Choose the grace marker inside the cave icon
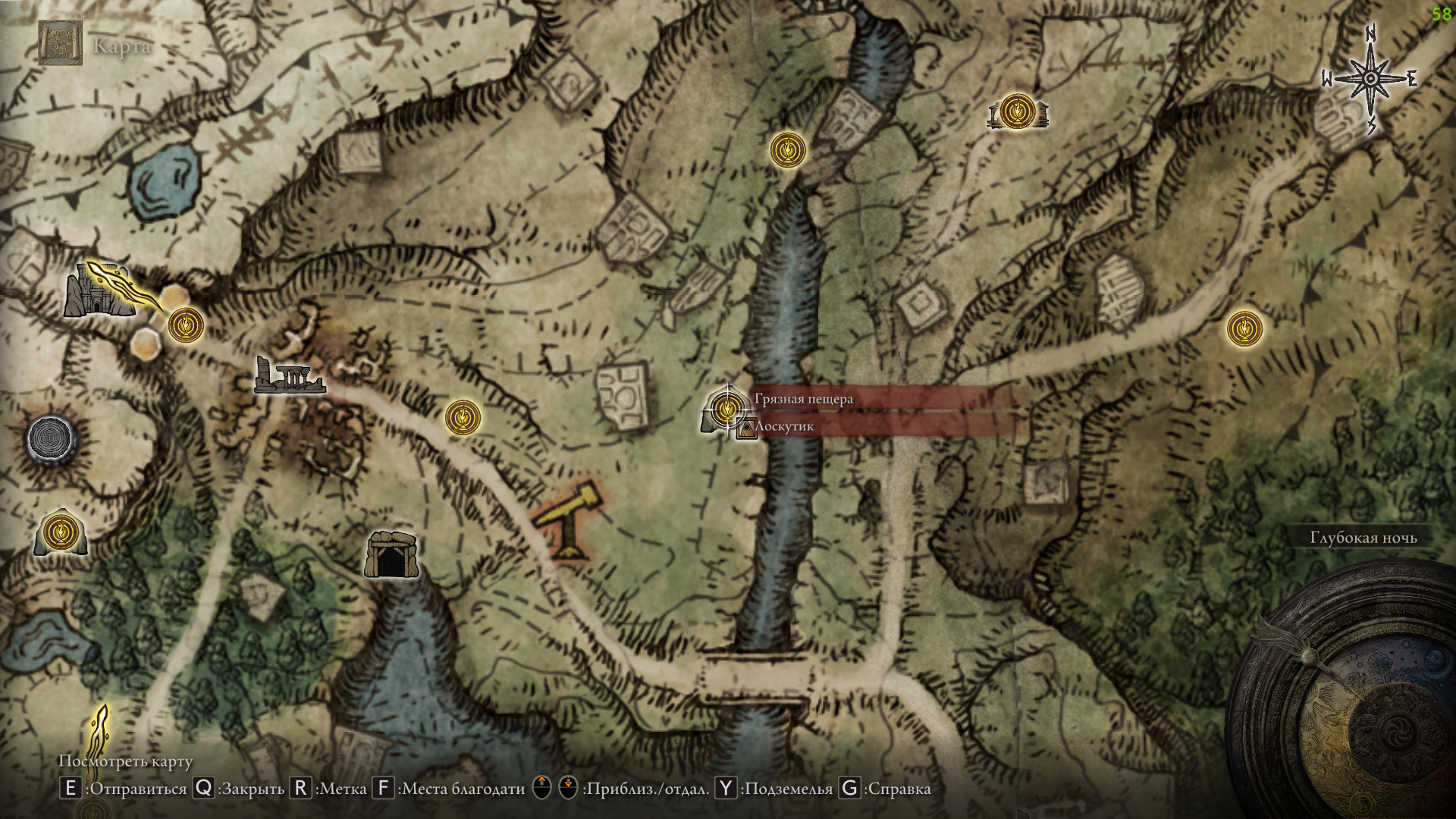This screenshot has height=819, width=1456. tap(61, 532)
